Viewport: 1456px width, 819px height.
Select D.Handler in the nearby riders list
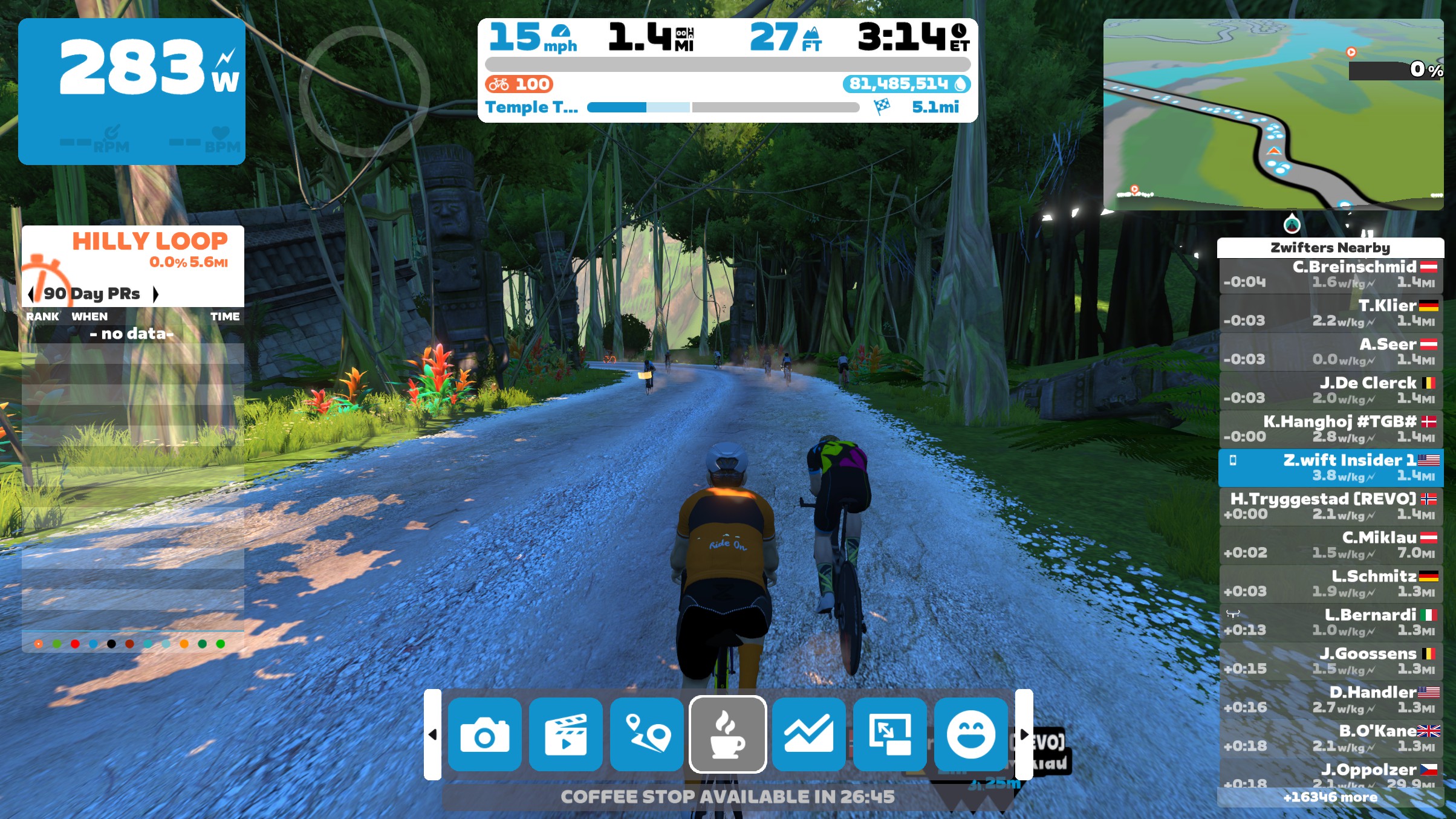pos(1330,700)
